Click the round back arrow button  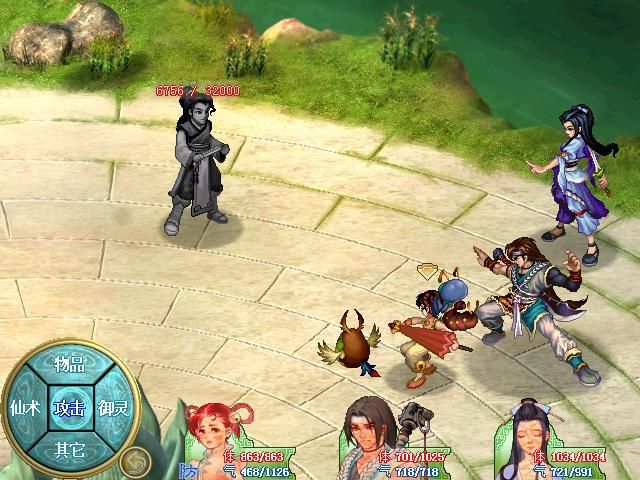point(135,461)
